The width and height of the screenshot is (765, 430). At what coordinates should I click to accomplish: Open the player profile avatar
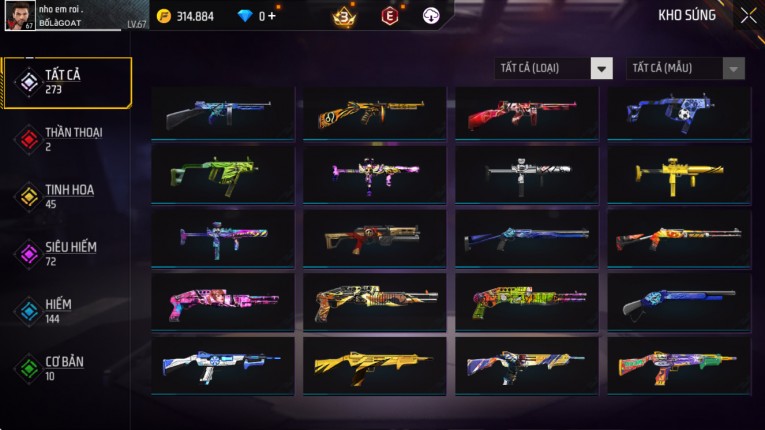(20, 15)
